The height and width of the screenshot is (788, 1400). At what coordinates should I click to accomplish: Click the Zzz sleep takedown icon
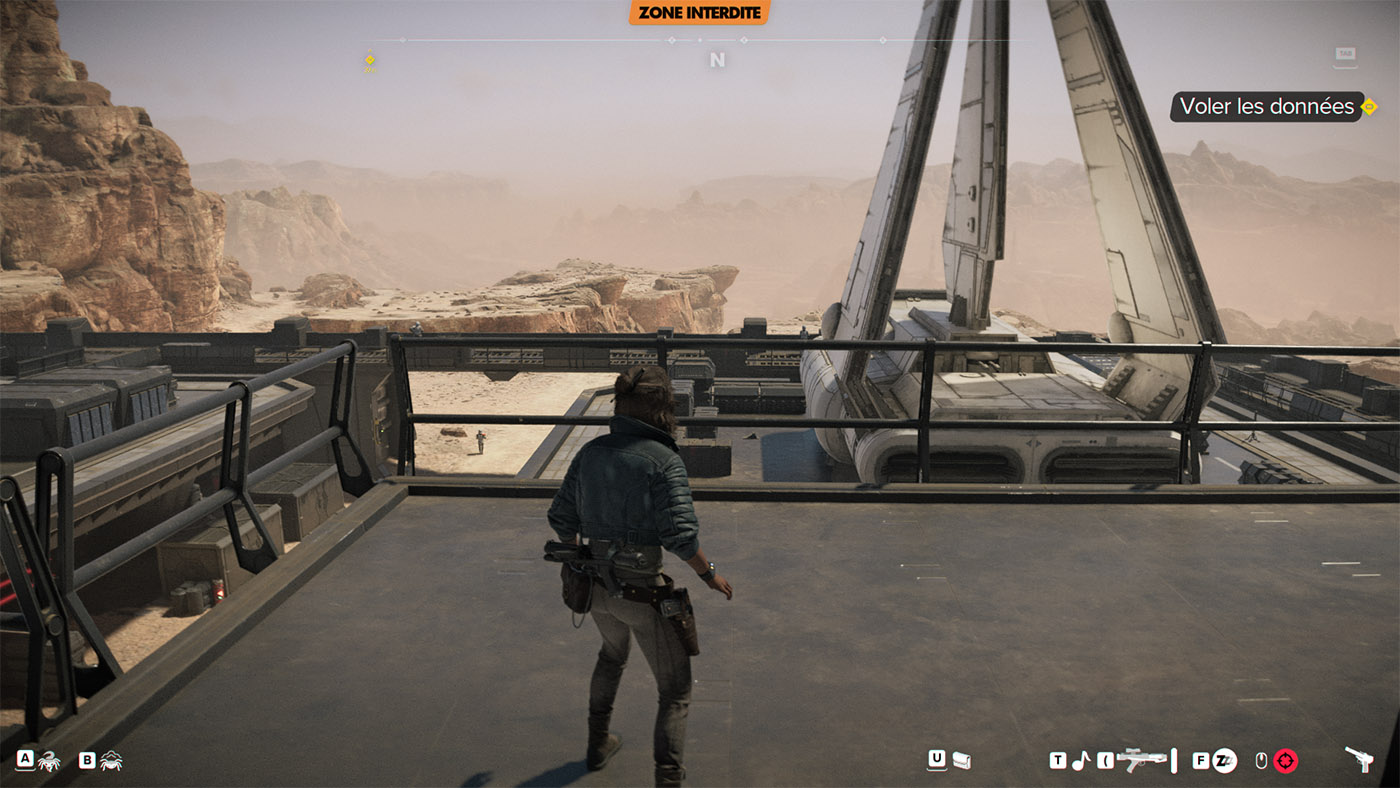1224,760
